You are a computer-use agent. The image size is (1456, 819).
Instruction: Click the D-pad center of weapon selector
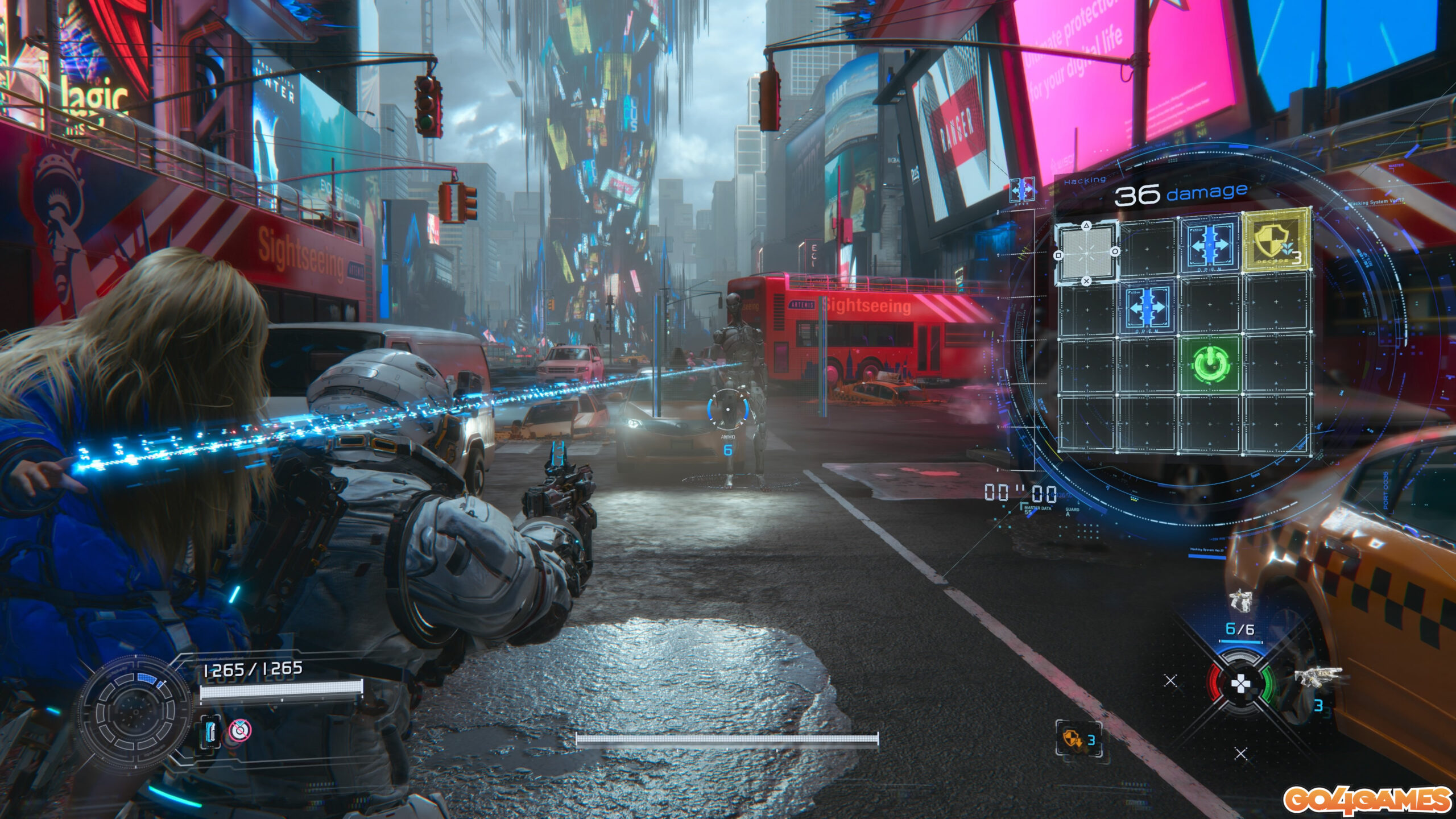click(x=1240, y=683)
